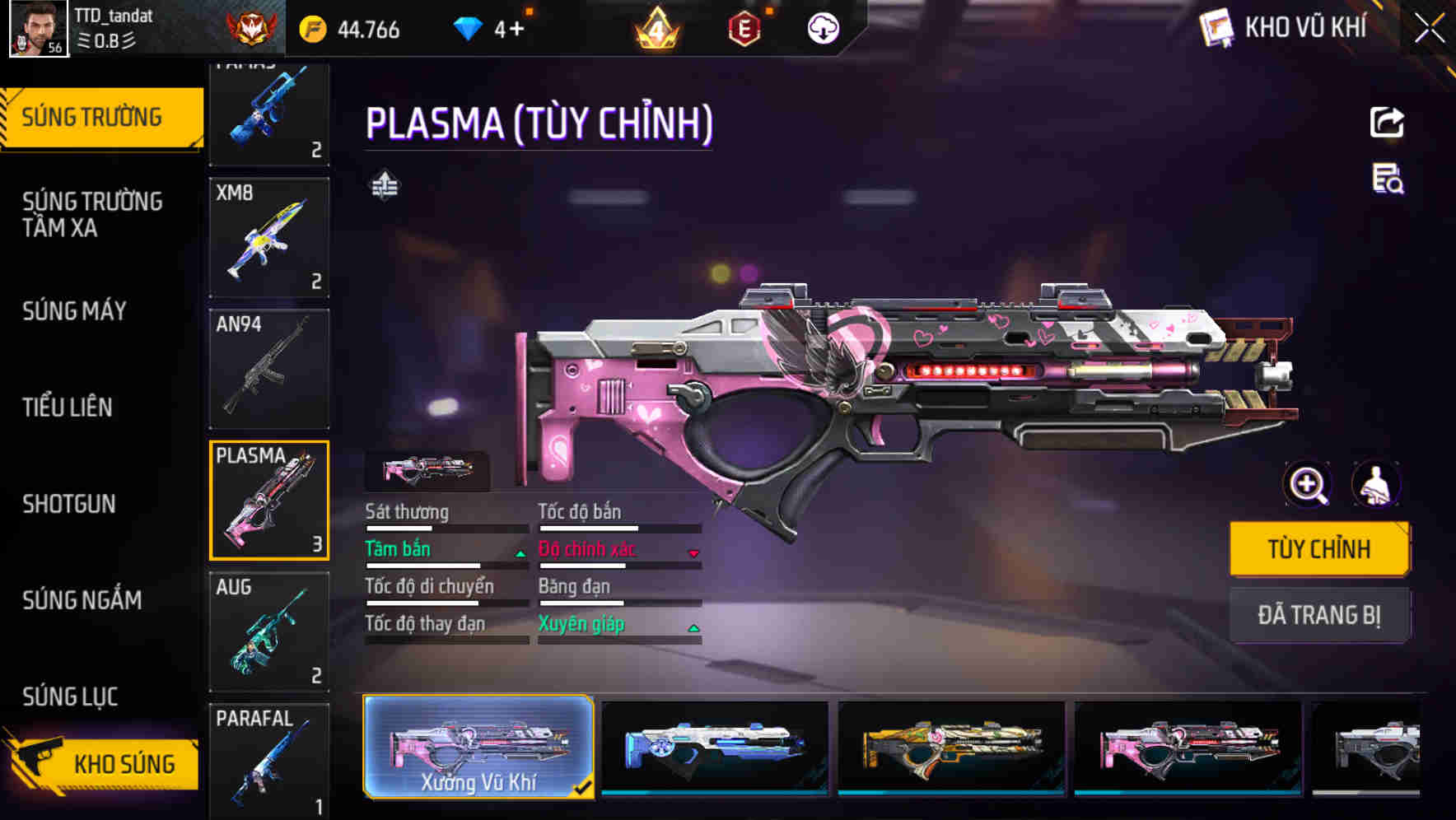Screen dimensions: 1456x820
Task: Select the Tiểu Liên category
Action: pos(68,407)
